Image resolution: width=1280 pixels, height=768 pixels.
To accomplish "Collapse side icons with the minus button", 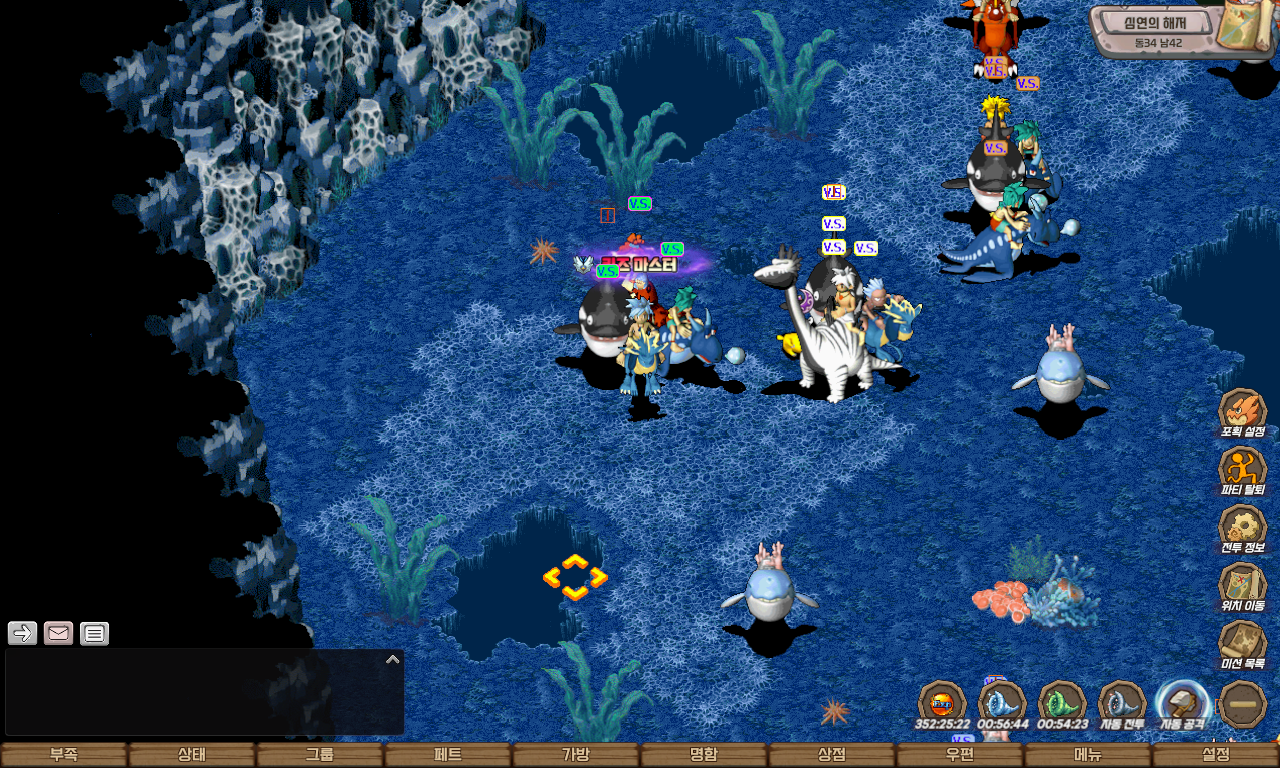I will (1243, 704).
